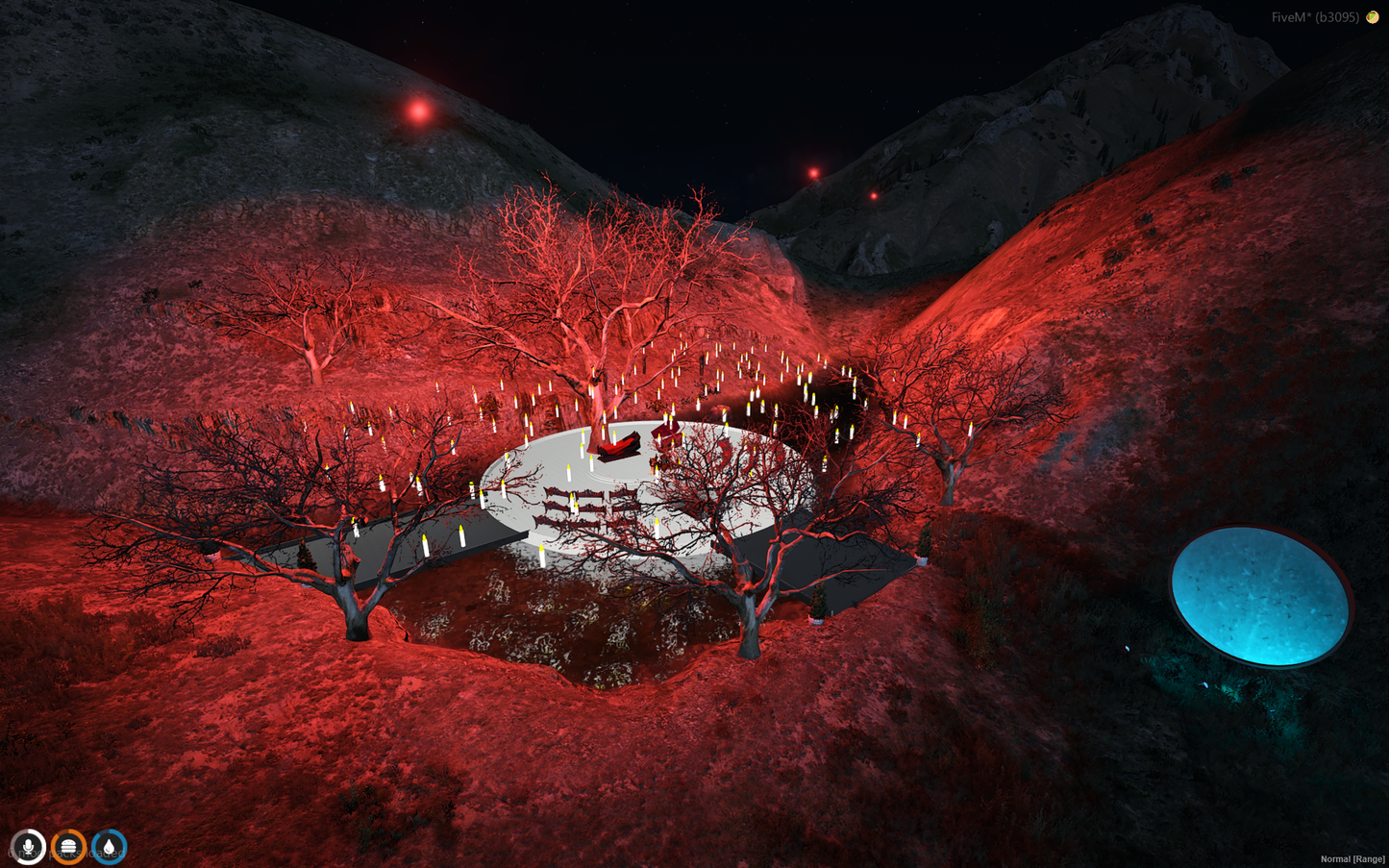This screenshot has width=1389, height=868.
Task: Click the FiveM taco logo icon
Action: [x=1373, y=17]
